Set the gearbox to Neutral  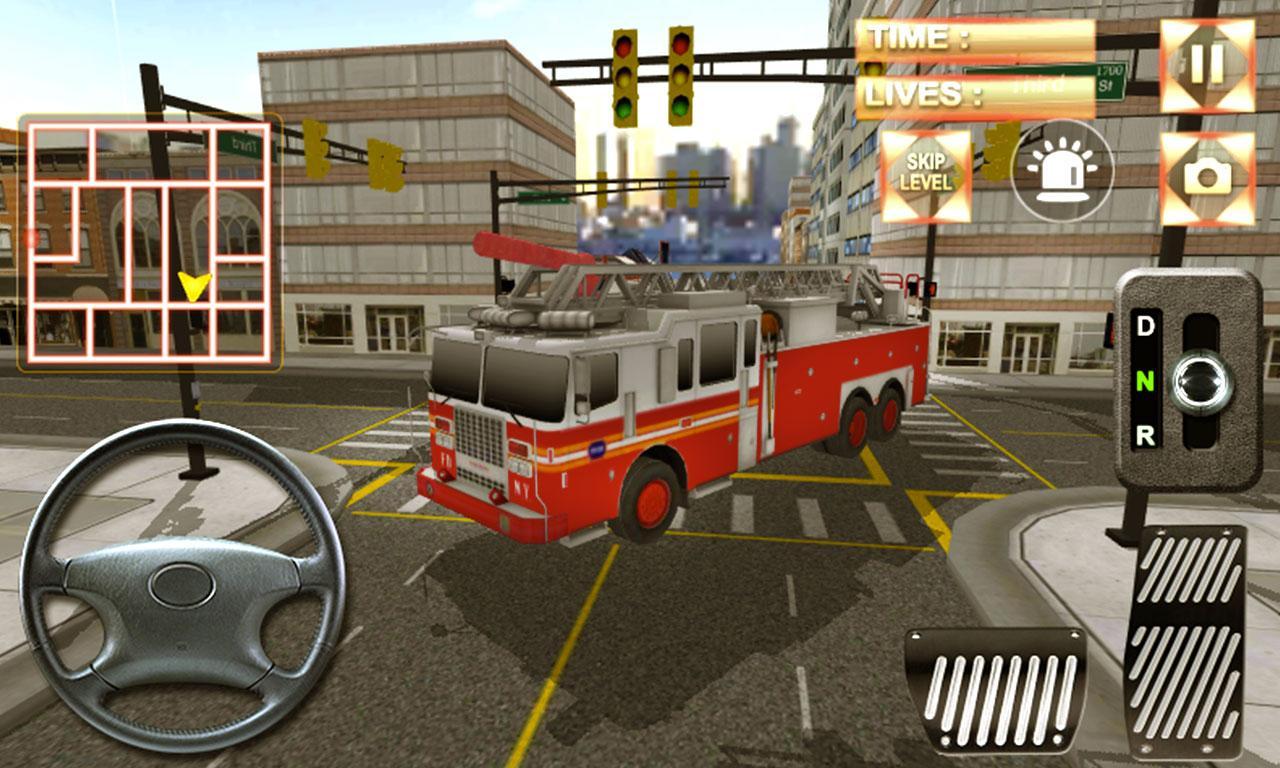pyautogui.click(x=1146, y=381)
